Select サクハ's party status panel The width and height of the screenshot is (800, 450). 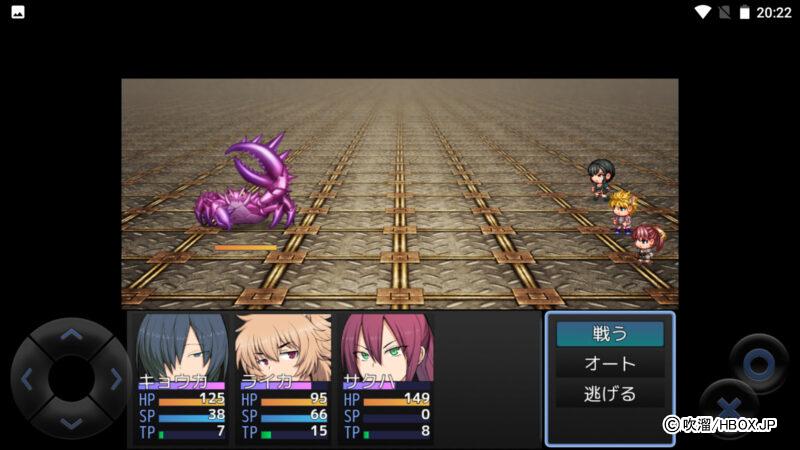point(385,379)
